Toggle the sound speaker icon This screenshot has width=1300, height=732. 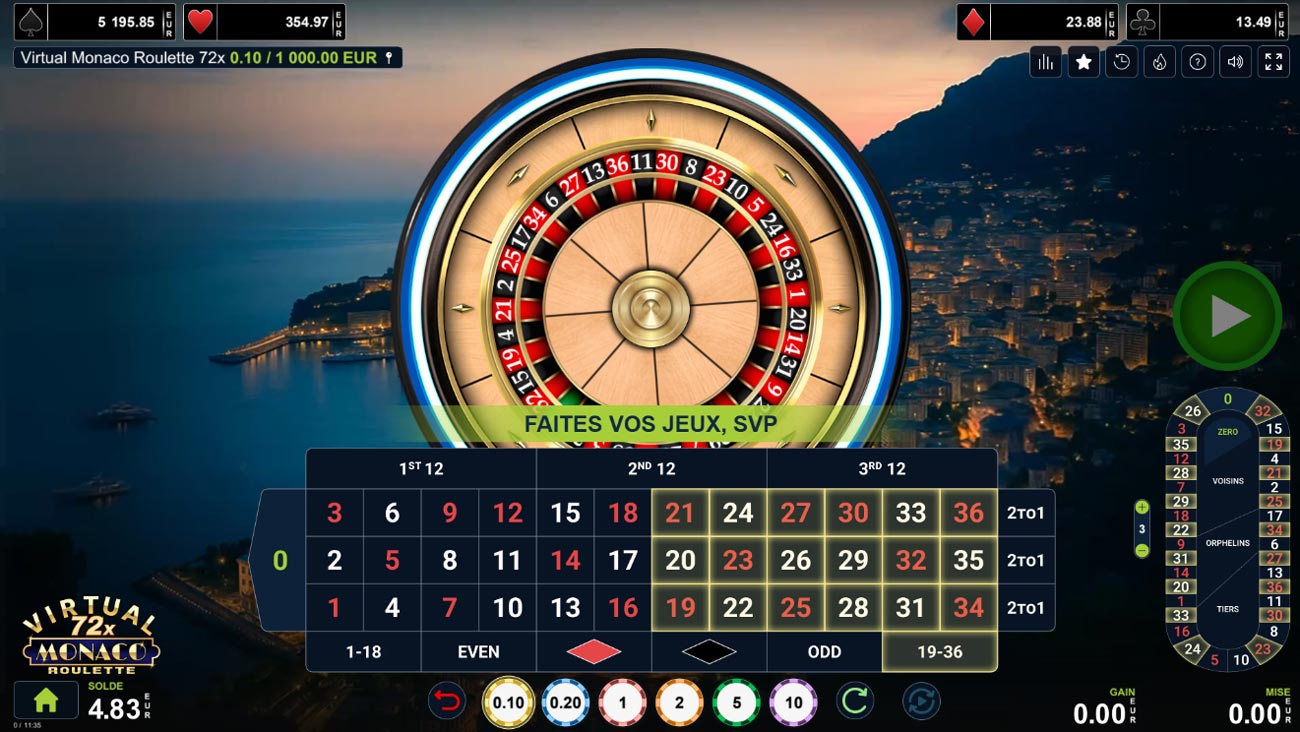tap(1236, 62)
